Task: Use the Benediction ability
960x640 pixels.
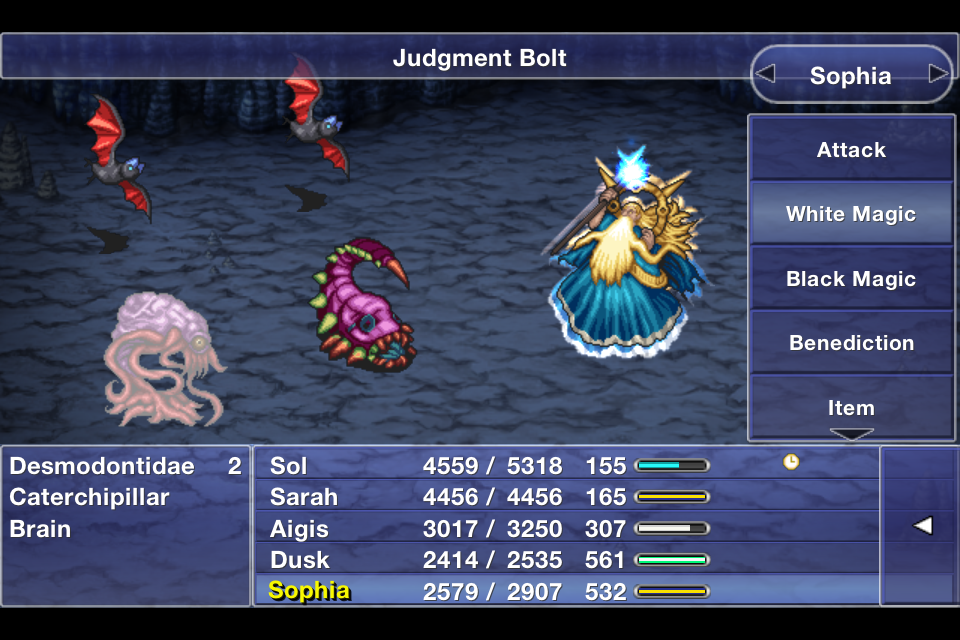Action: point(851,343)
